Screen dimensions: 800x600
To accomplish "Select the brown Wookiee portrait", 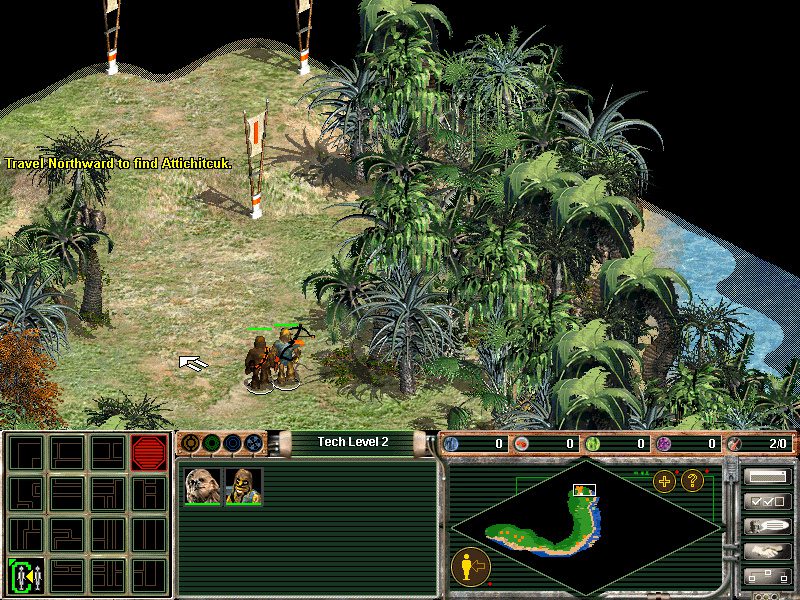I will (203, 486).
